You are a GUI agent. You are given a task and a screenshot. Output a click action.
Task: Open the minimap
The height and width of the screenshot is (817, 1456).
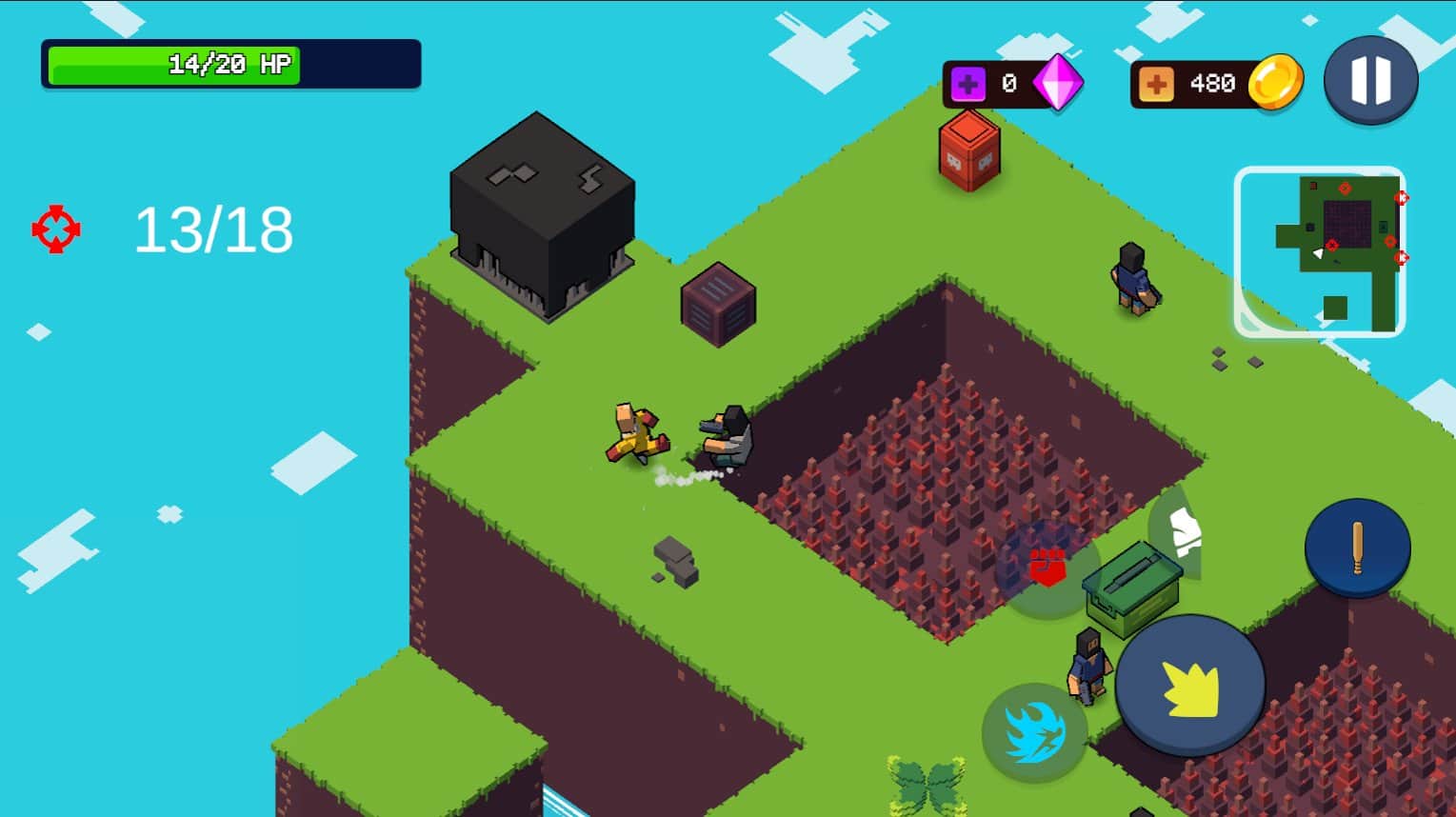point(1319,252)
